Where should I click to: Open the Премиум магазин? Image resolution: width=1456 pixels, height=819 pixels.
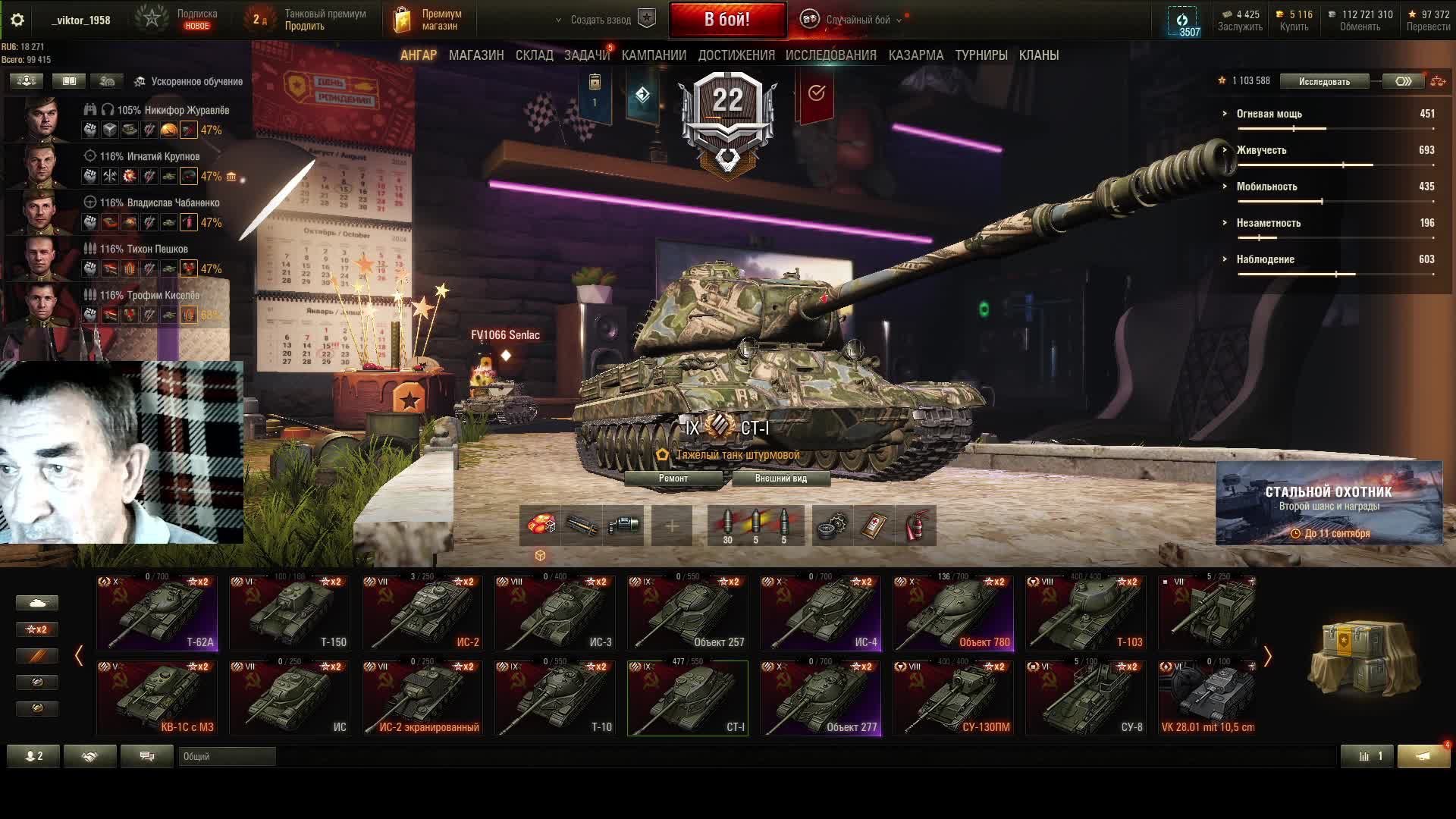coord(428,20)
